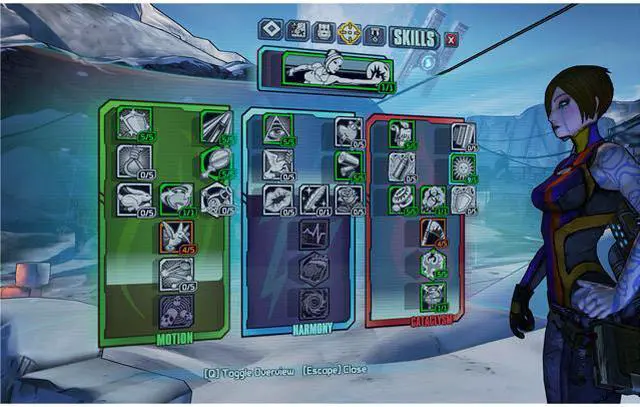
Task: Switch to the crosshair tab beside the Skills label
Action: [x=349, y=32]
